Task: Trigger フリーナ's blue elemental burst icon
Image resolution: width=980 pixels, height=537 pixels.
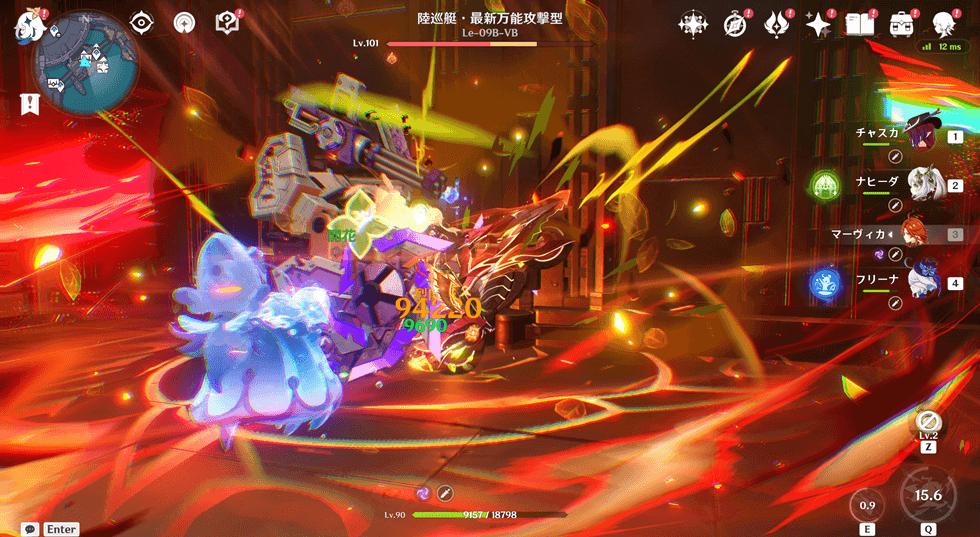Action: click(826, 284)
